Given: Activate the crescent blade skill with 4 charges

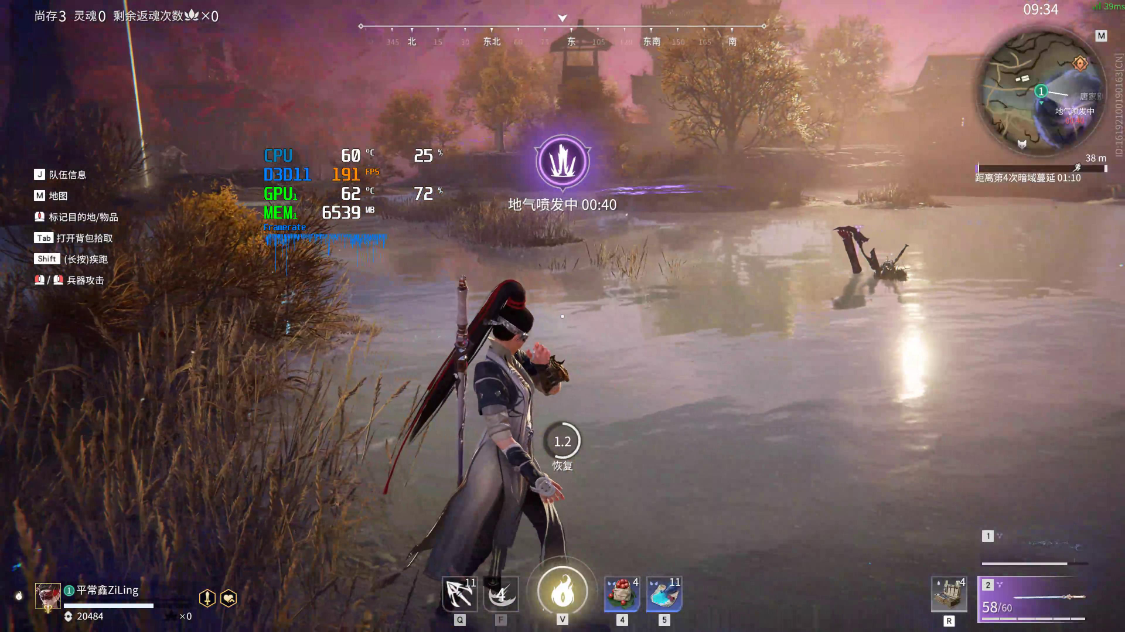Looking at the screenshot, I should 501,594.
